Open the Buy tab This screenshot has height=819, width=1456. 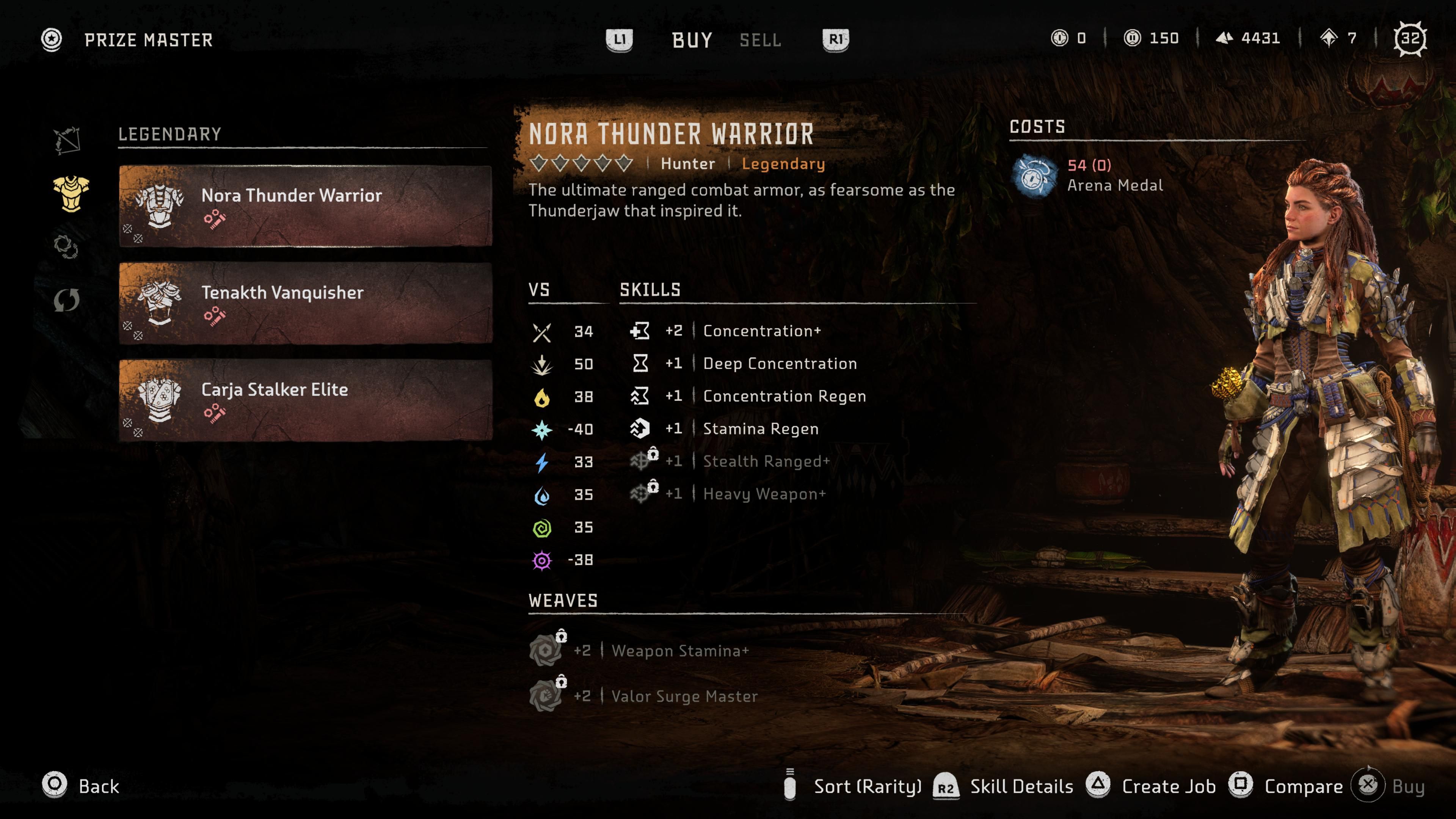(692, 40)
